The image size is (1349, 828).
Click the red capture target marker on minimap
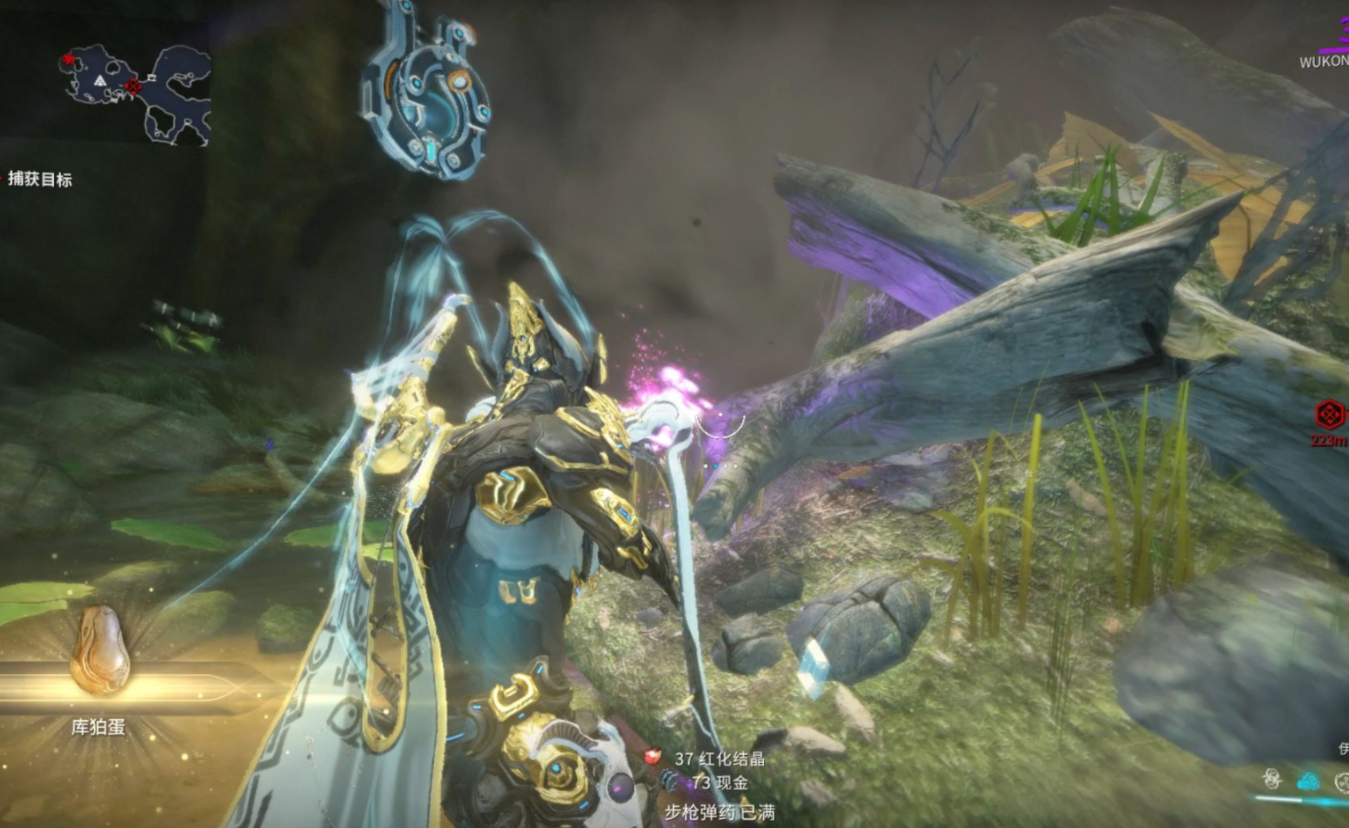(132, 87)
